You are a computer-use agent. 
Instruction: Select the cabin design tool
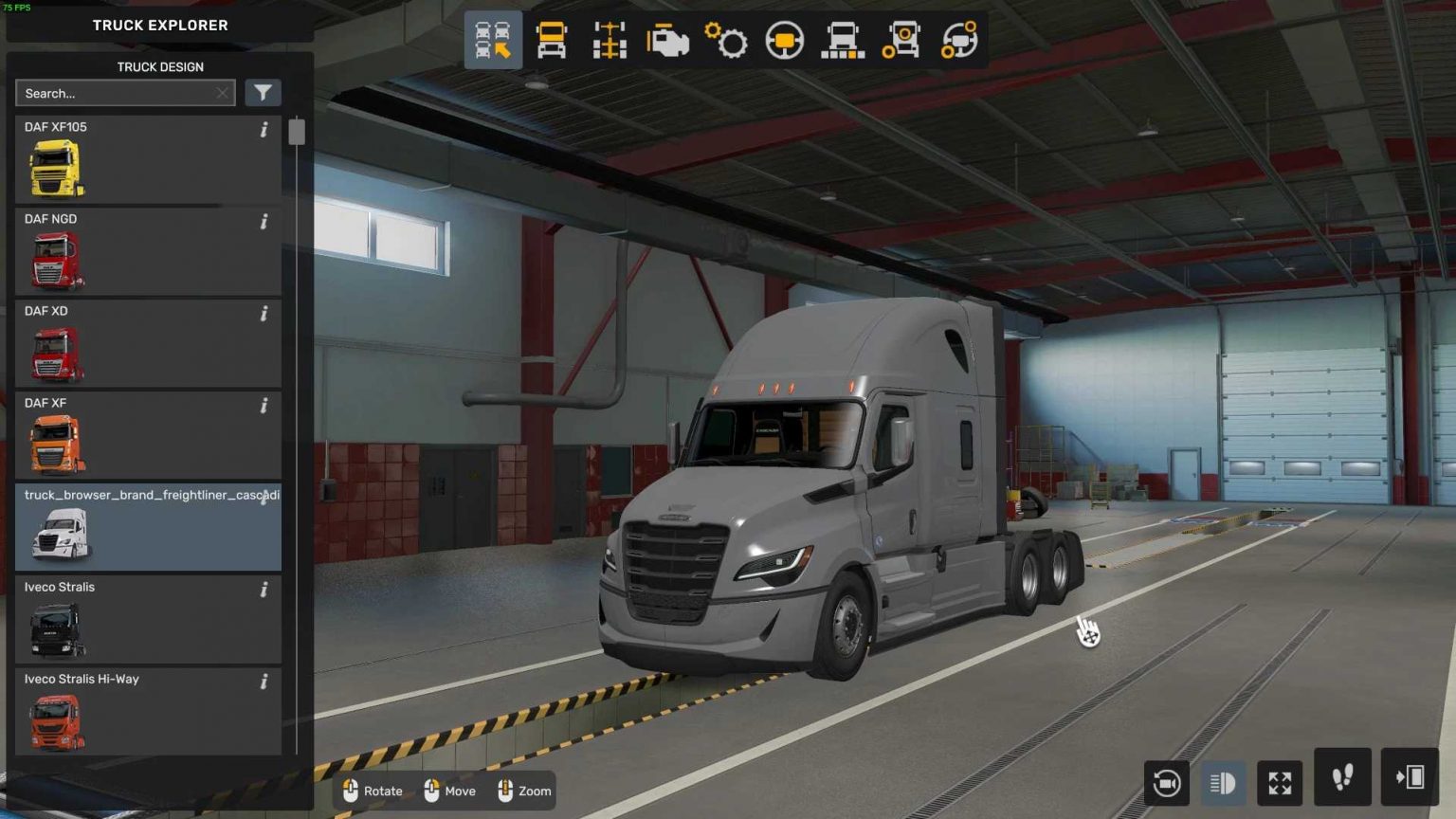click(551, 40)
